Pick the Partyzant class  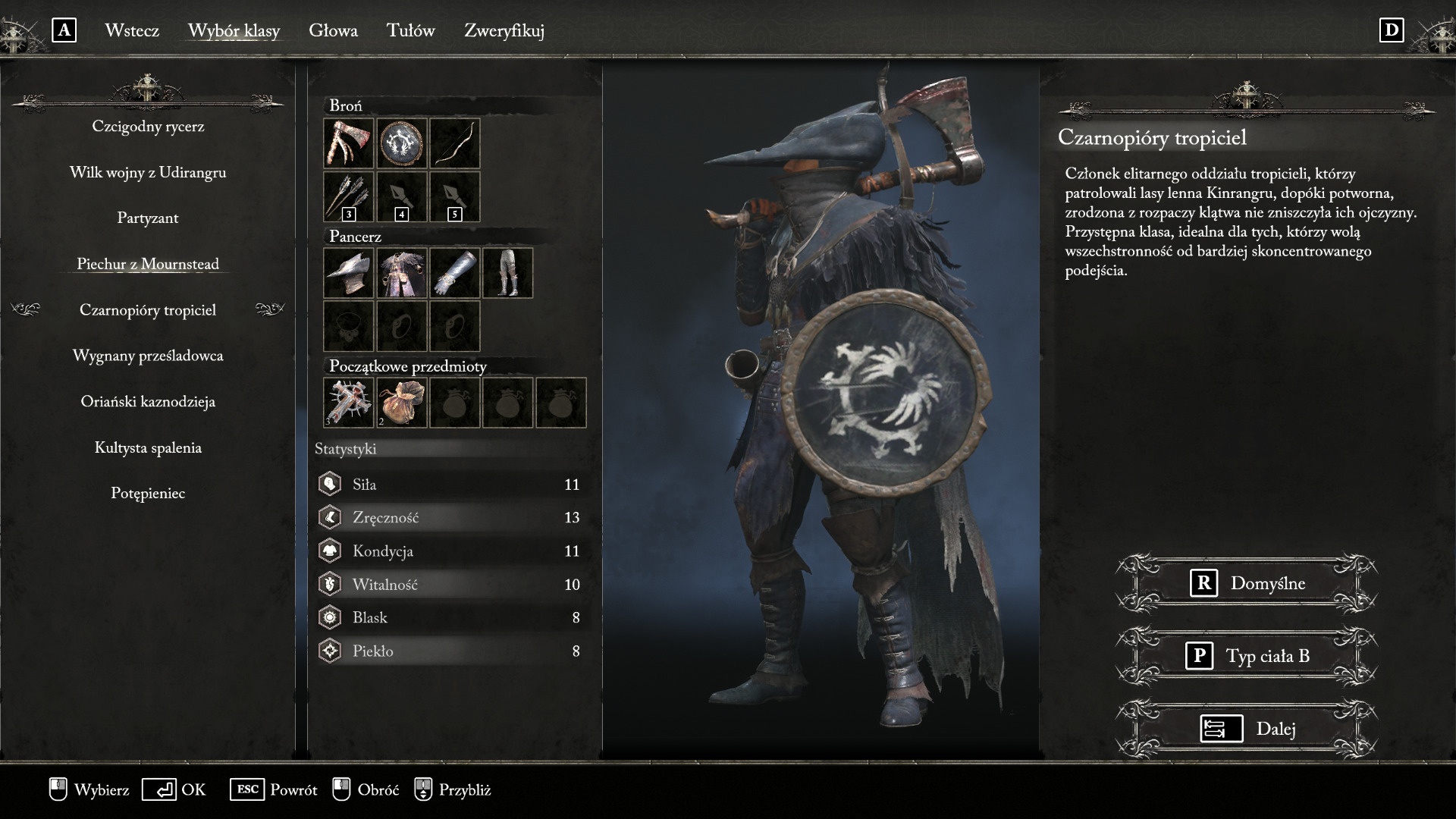(148, 218)
